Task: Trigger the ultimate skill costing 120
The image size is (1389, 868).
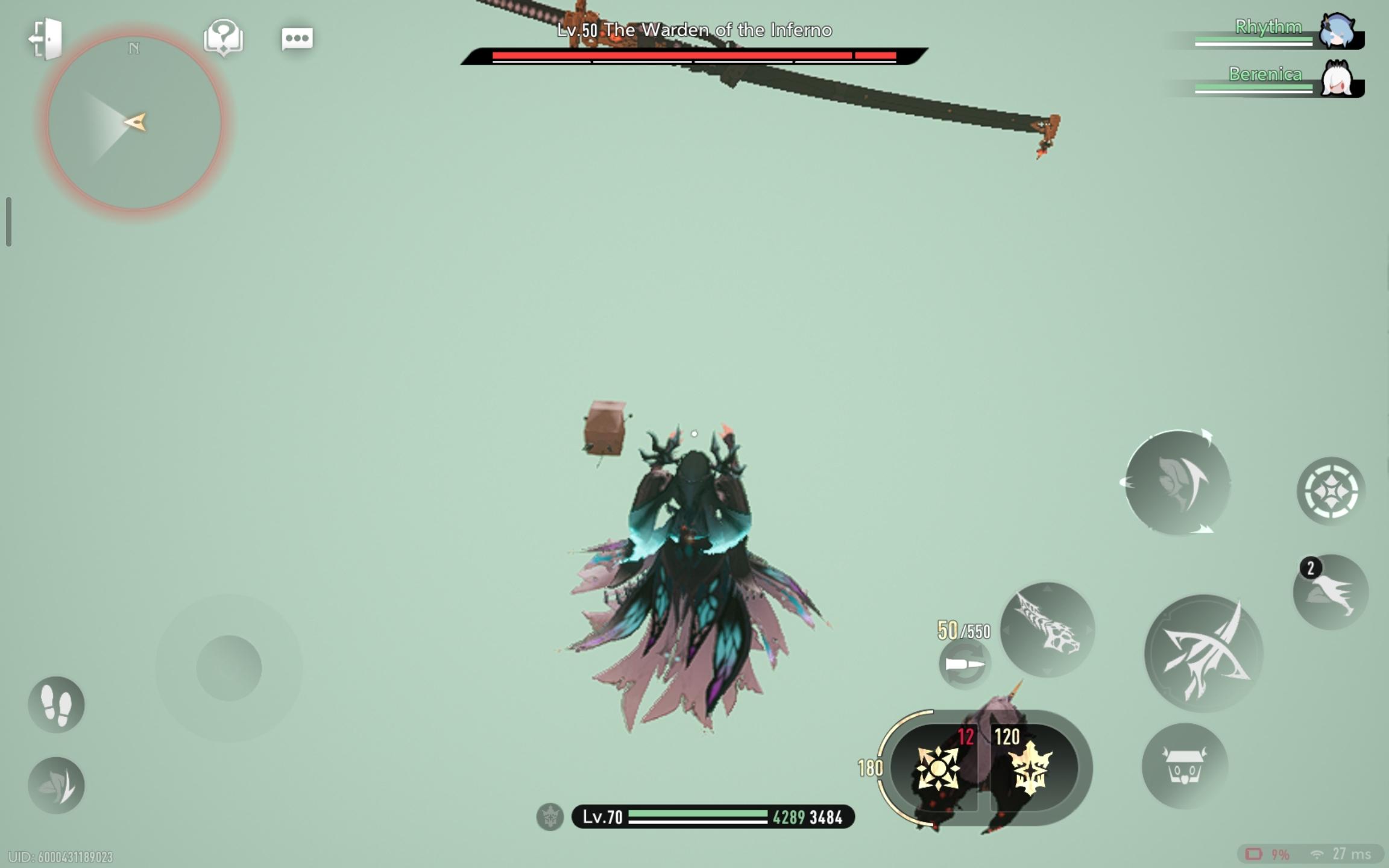Action: [1032, 768]
